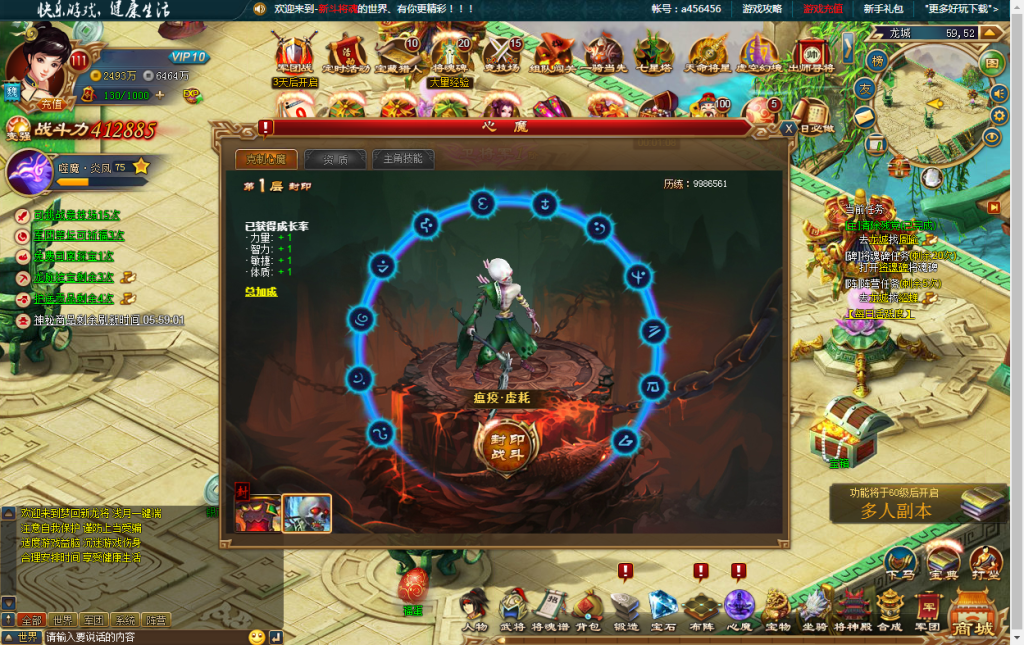
Task: Start the 封印战斗 seal battle
Action: coord(506,446)
